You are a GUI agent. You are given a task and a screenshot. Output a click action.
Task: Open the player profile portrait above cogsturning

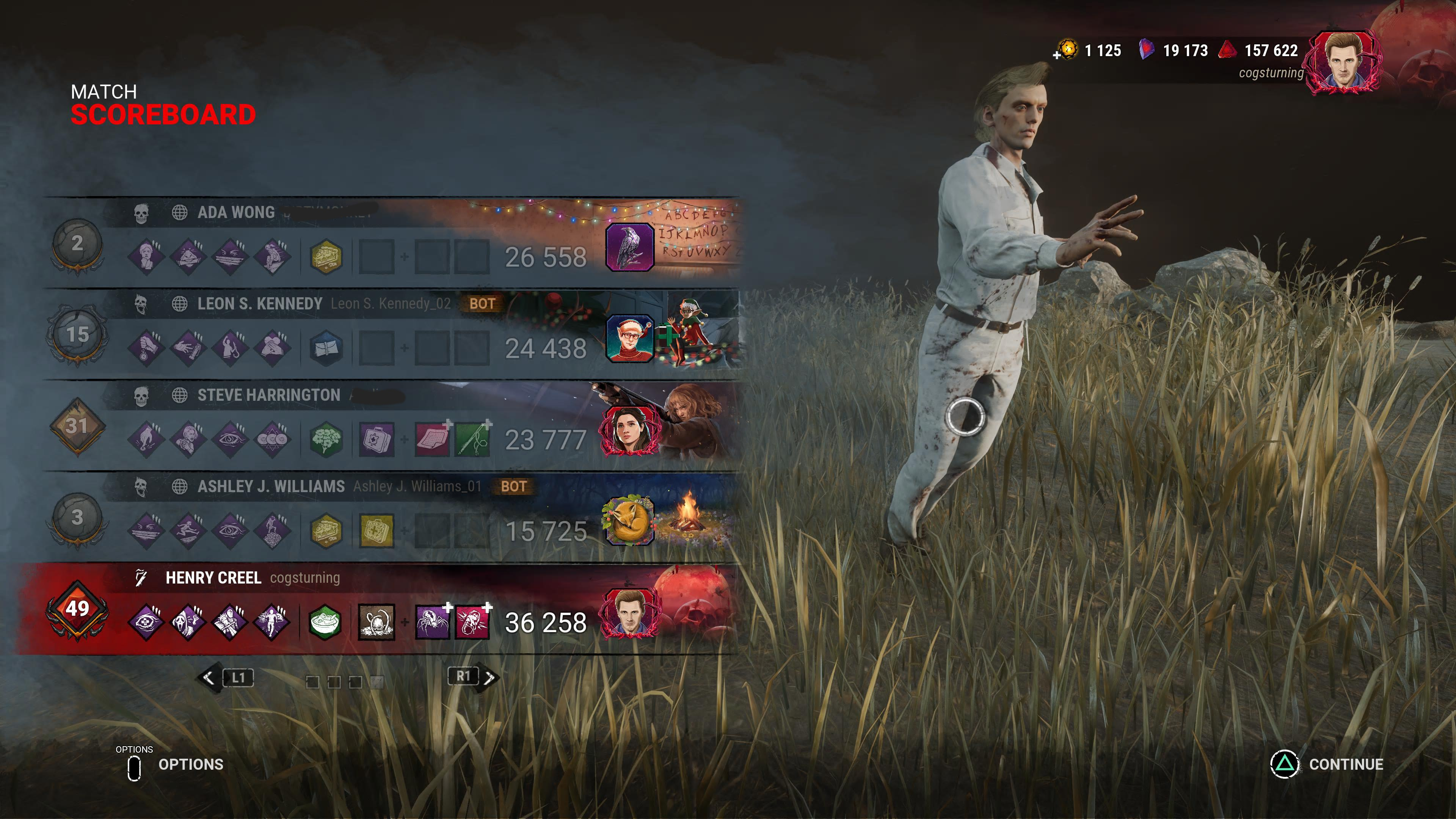(1344, 62)
